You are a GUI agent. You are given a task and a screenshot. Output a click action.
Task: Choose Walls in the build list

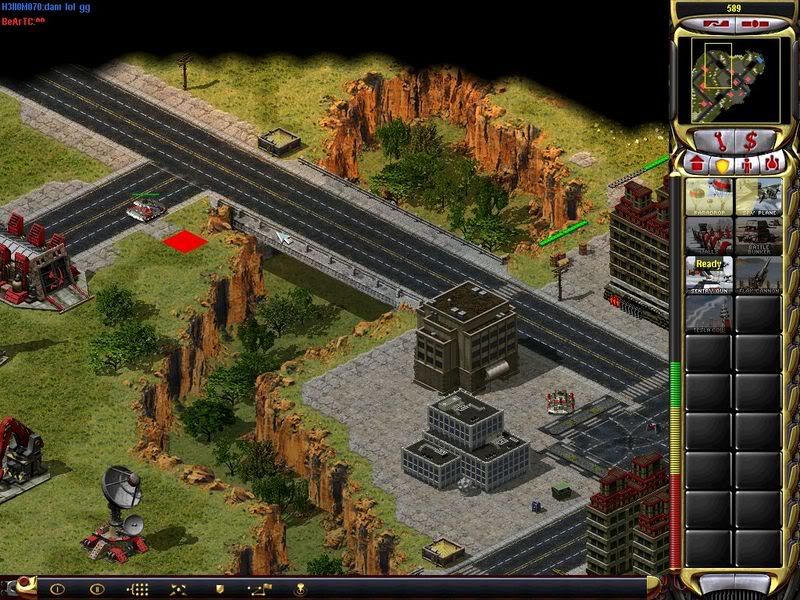pyautogui.click(x=709, y=235)
